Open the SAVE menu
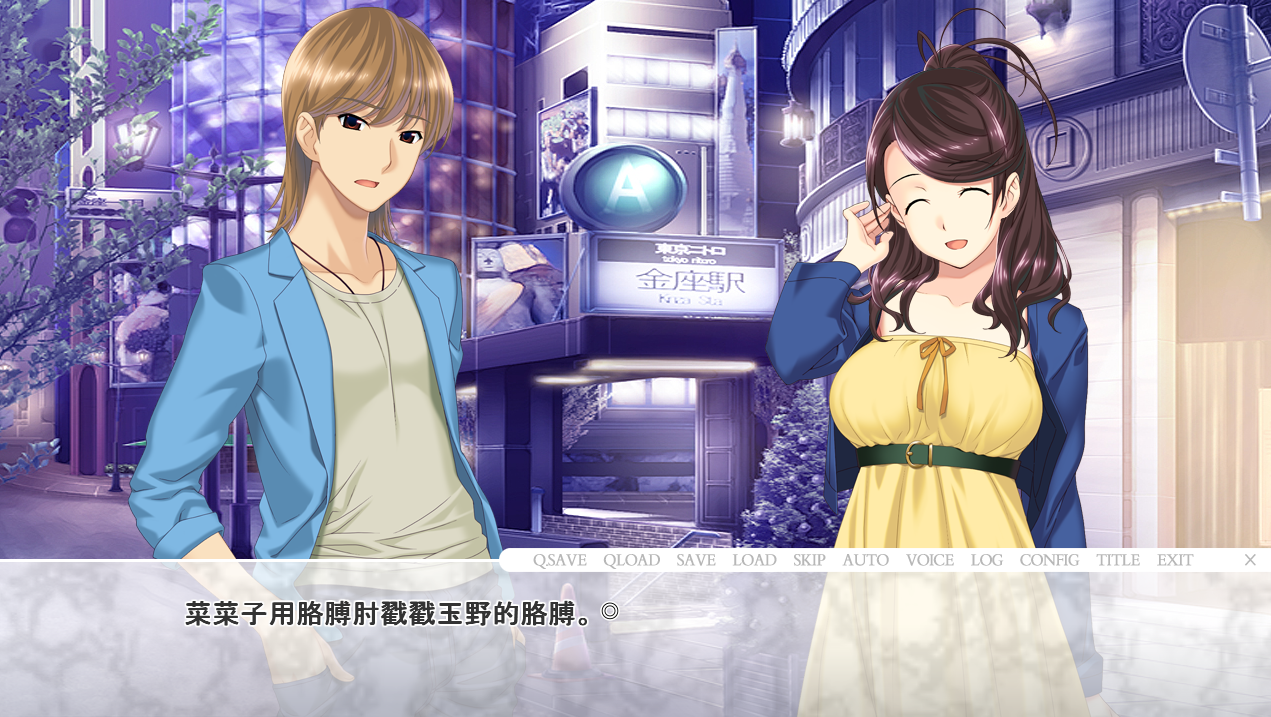The width and height of the screenshot is (1271, 717). click(x=695, y=560)
